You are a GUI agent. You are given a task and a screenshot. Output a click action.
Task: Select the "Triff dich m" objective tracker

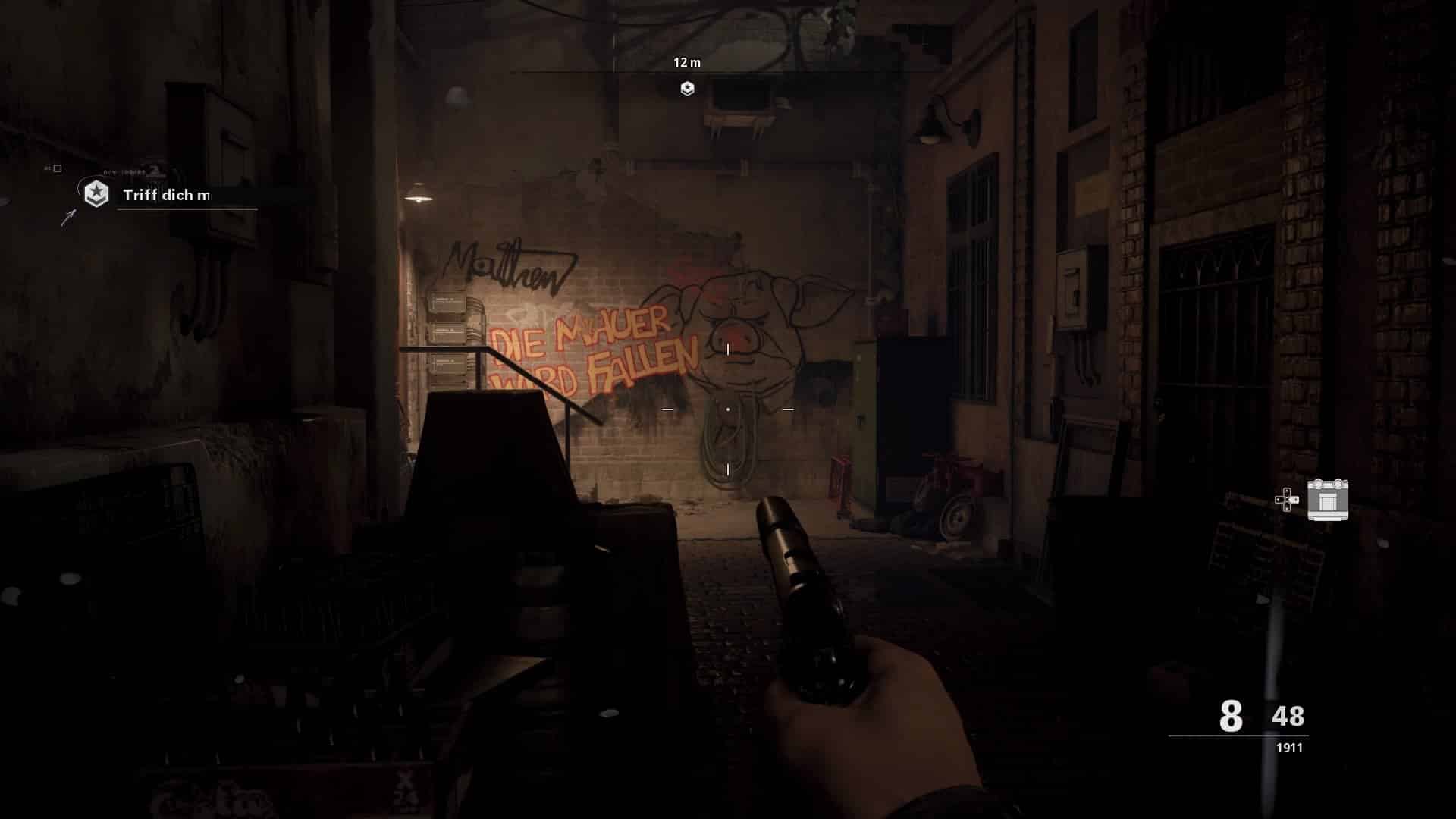(x=166, y=195)
